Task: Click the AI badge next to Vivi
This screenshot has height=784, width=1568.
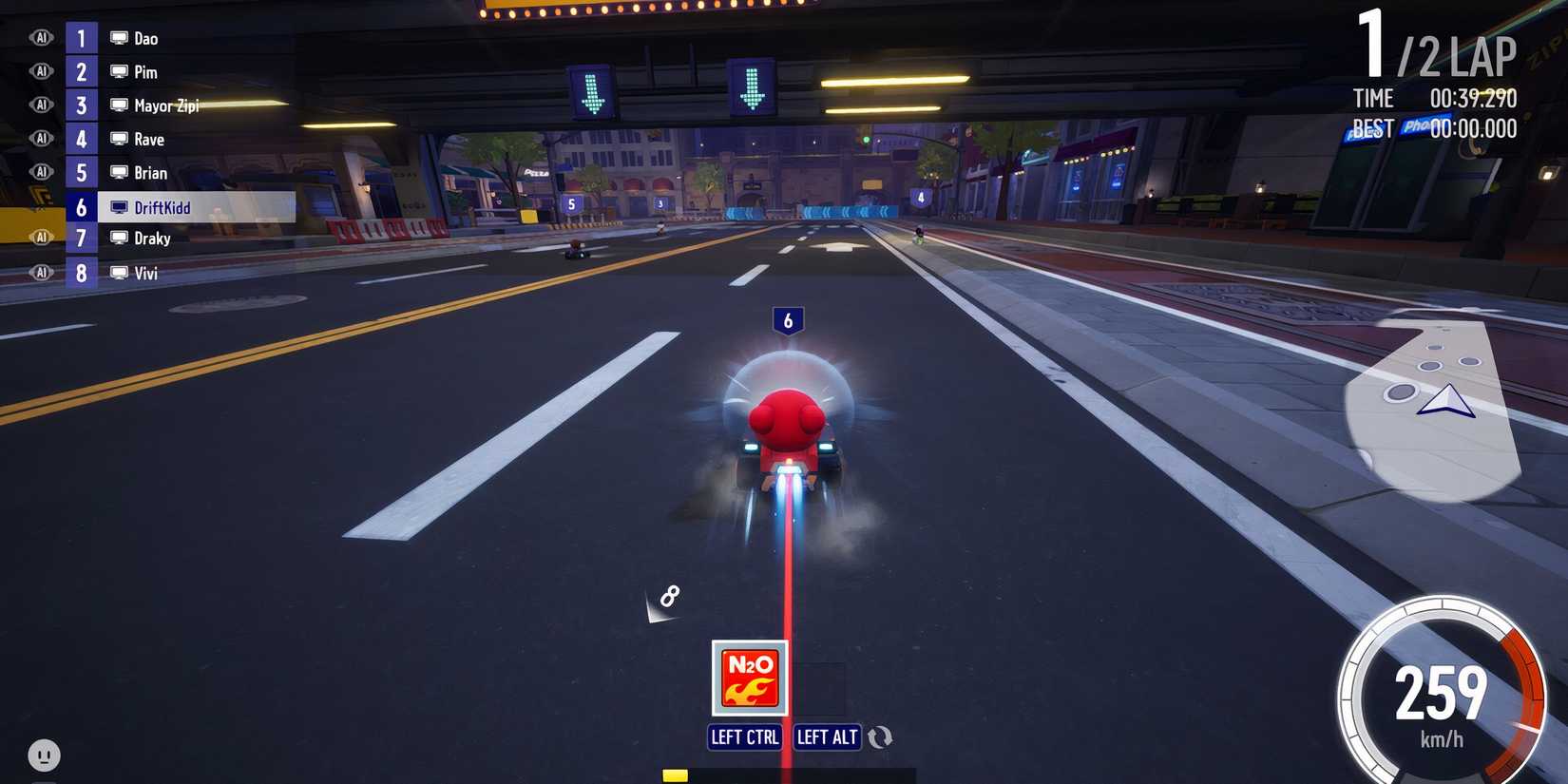Action: [x=42, y=272]
